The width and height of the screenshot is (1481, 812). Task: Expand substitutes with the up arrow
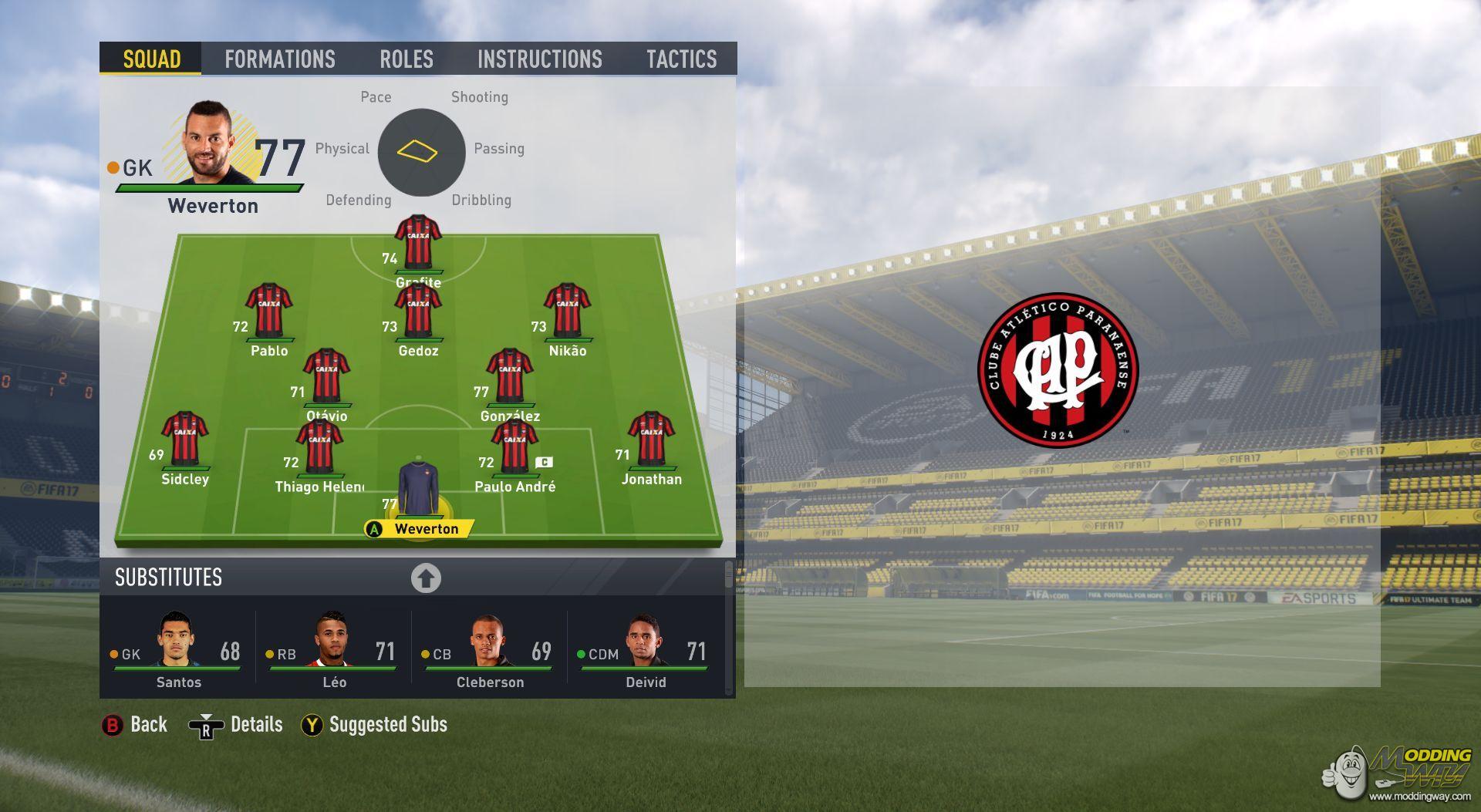[426, 578]
